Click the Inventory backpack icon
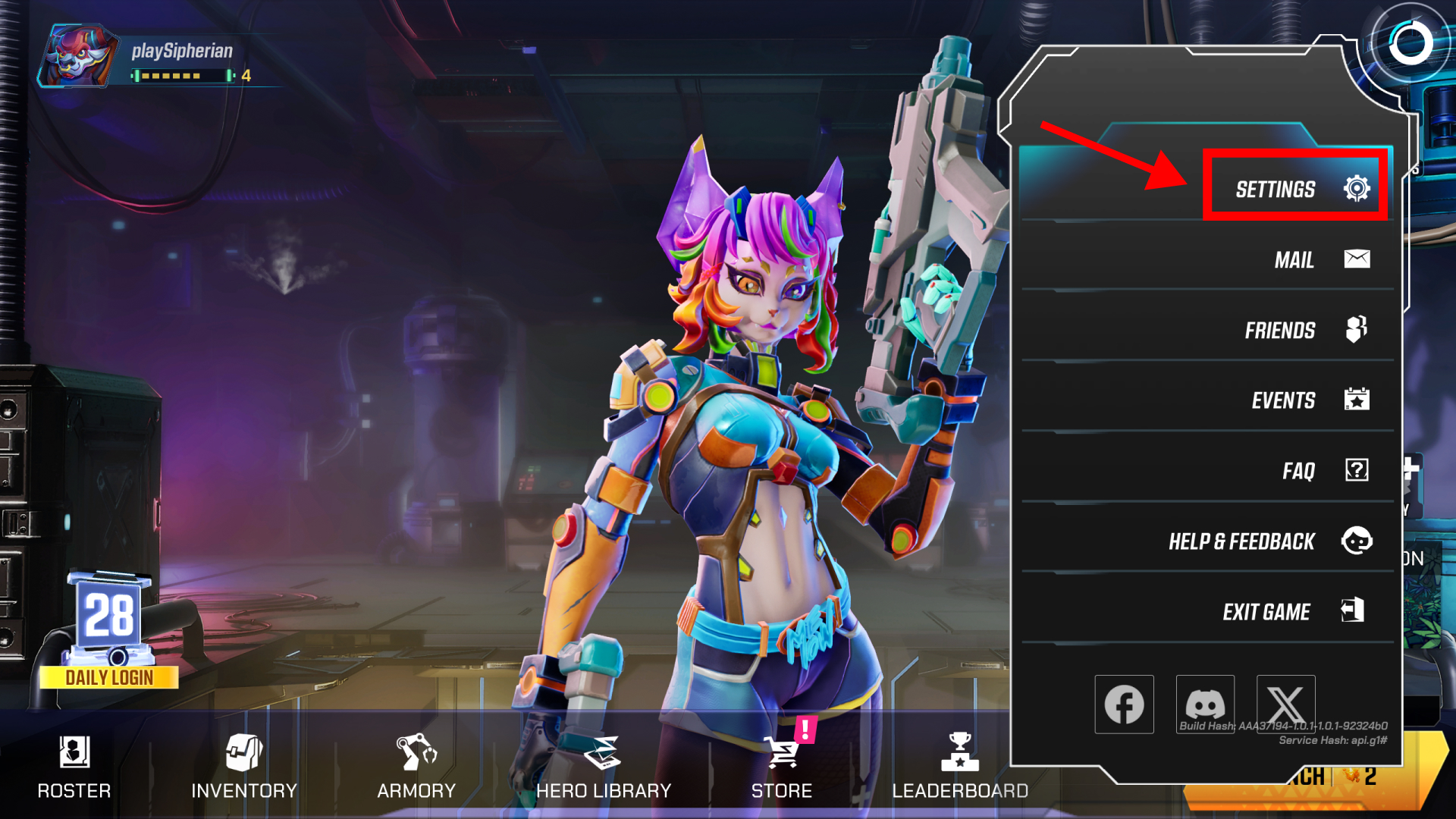The image size is (1456, 819). click(244, 752)
